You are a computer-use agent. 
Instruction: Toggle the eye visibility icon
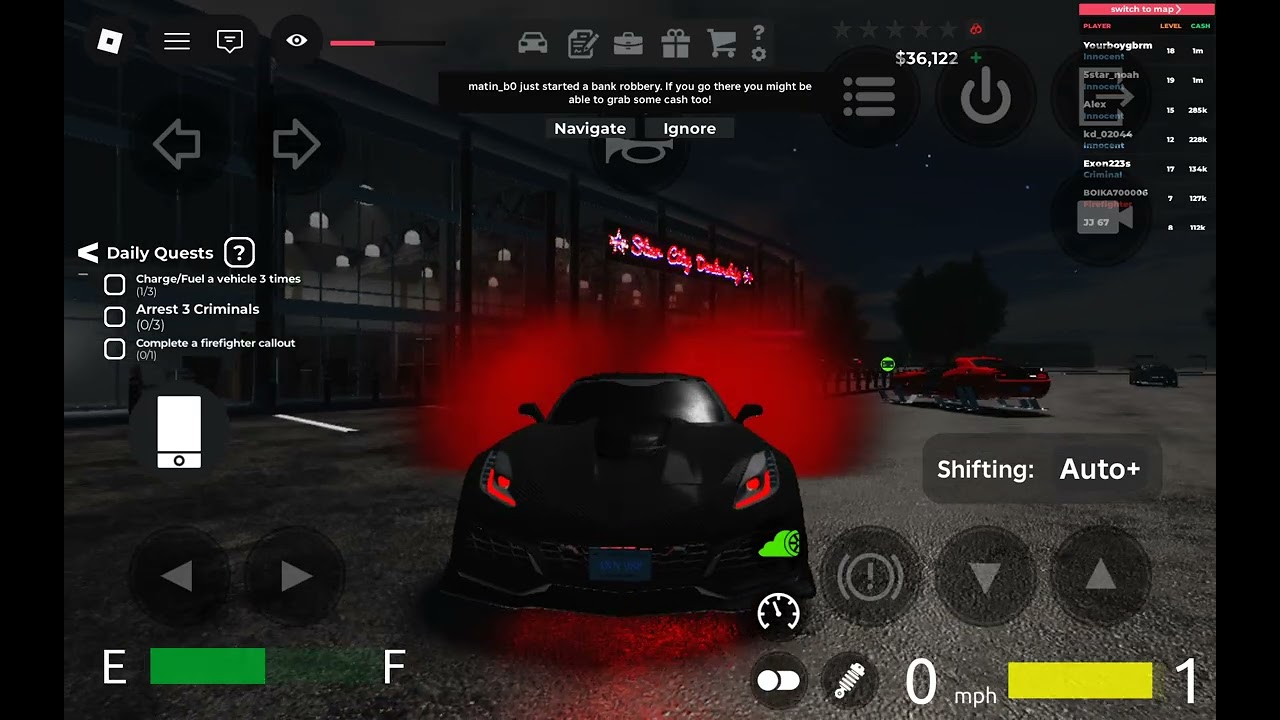(296, 41)
